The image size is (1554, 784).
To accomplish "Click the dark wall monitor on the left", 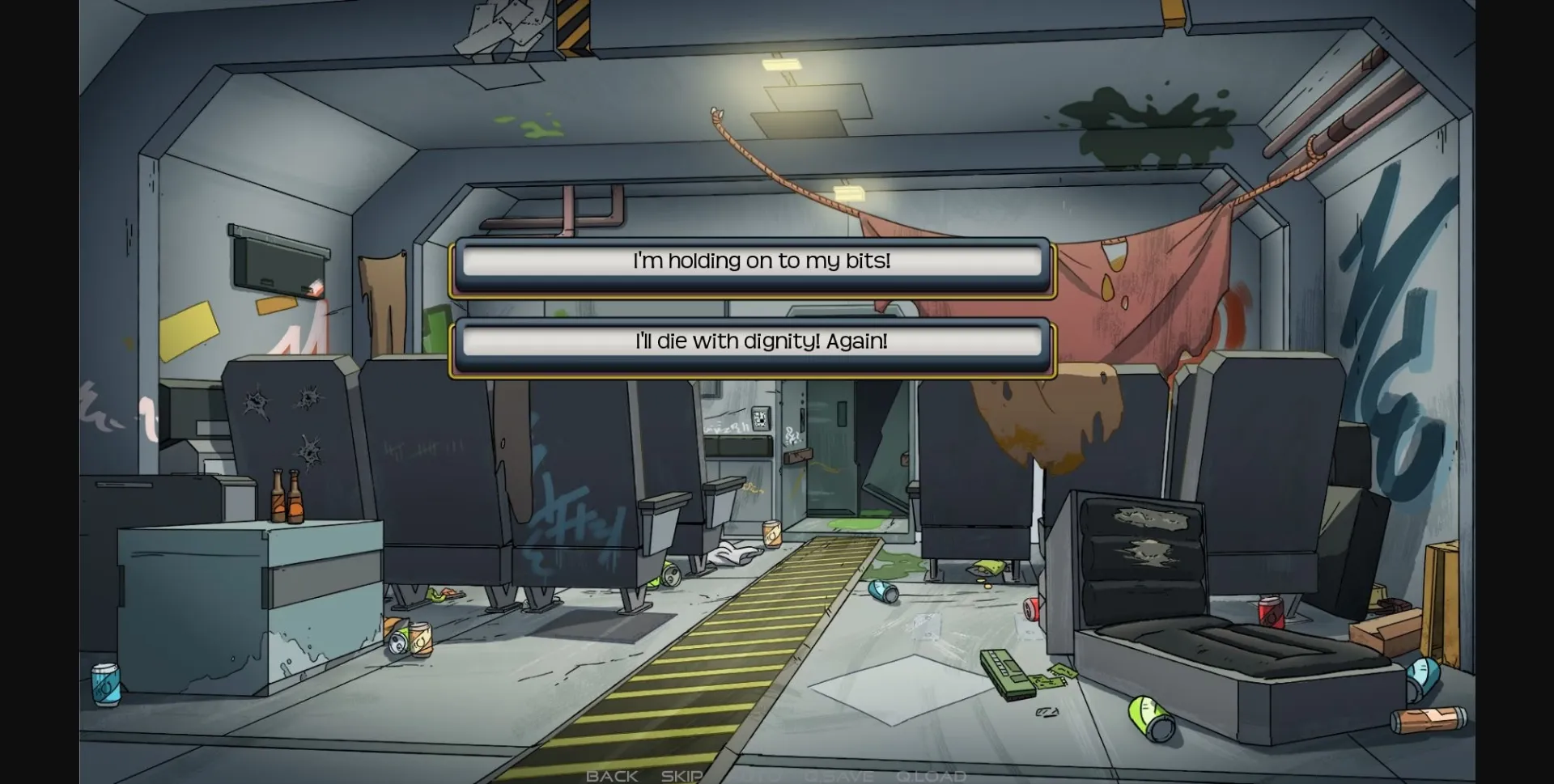I will pos(279,259).
